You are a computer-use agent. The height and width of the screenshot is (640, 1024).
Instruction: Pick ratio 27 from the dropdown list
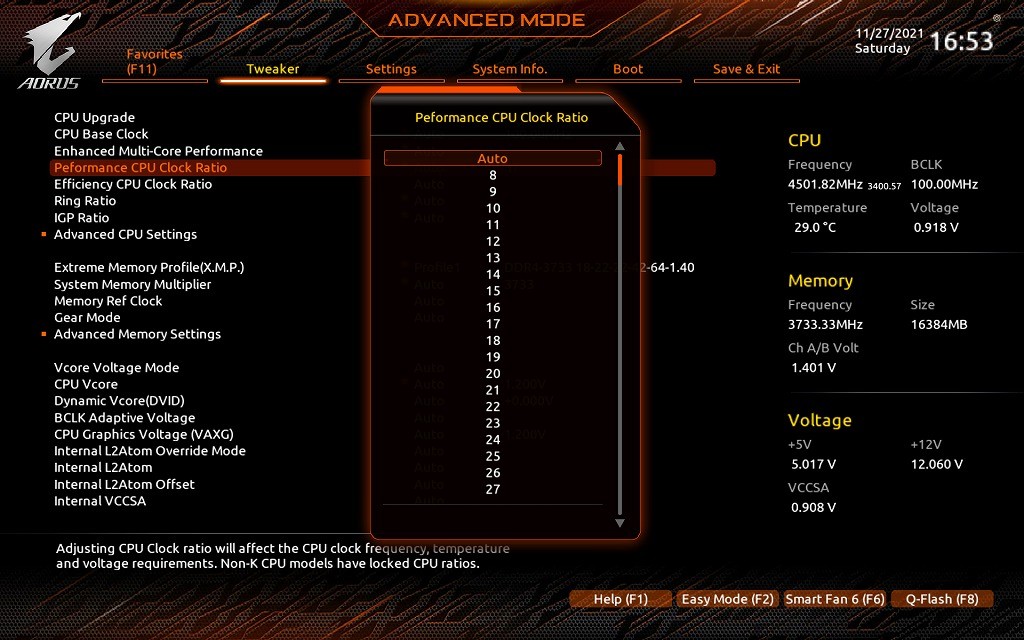(493, 489)
